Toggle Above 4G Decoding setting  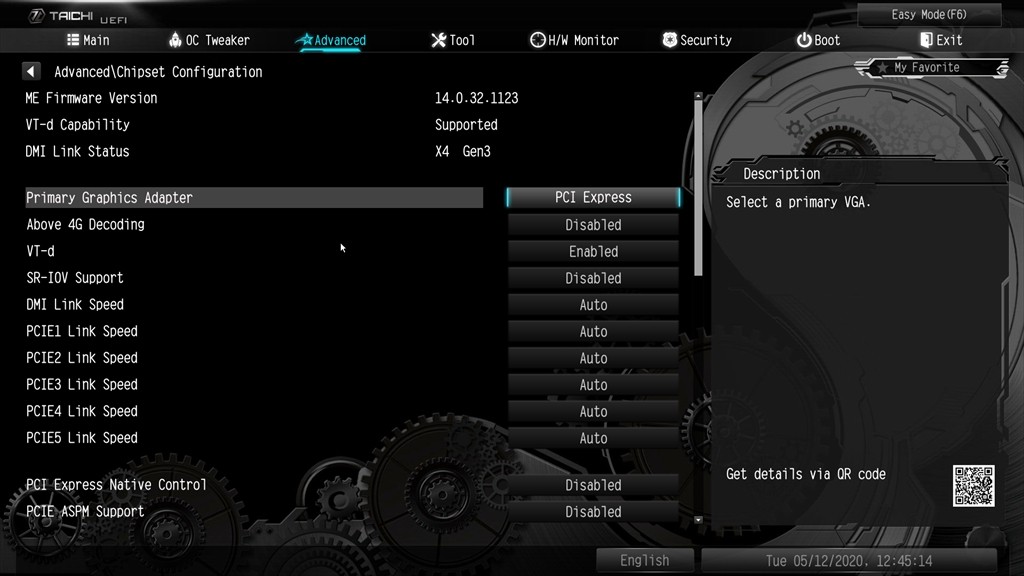pyautogui.click(x=593, y=225)
